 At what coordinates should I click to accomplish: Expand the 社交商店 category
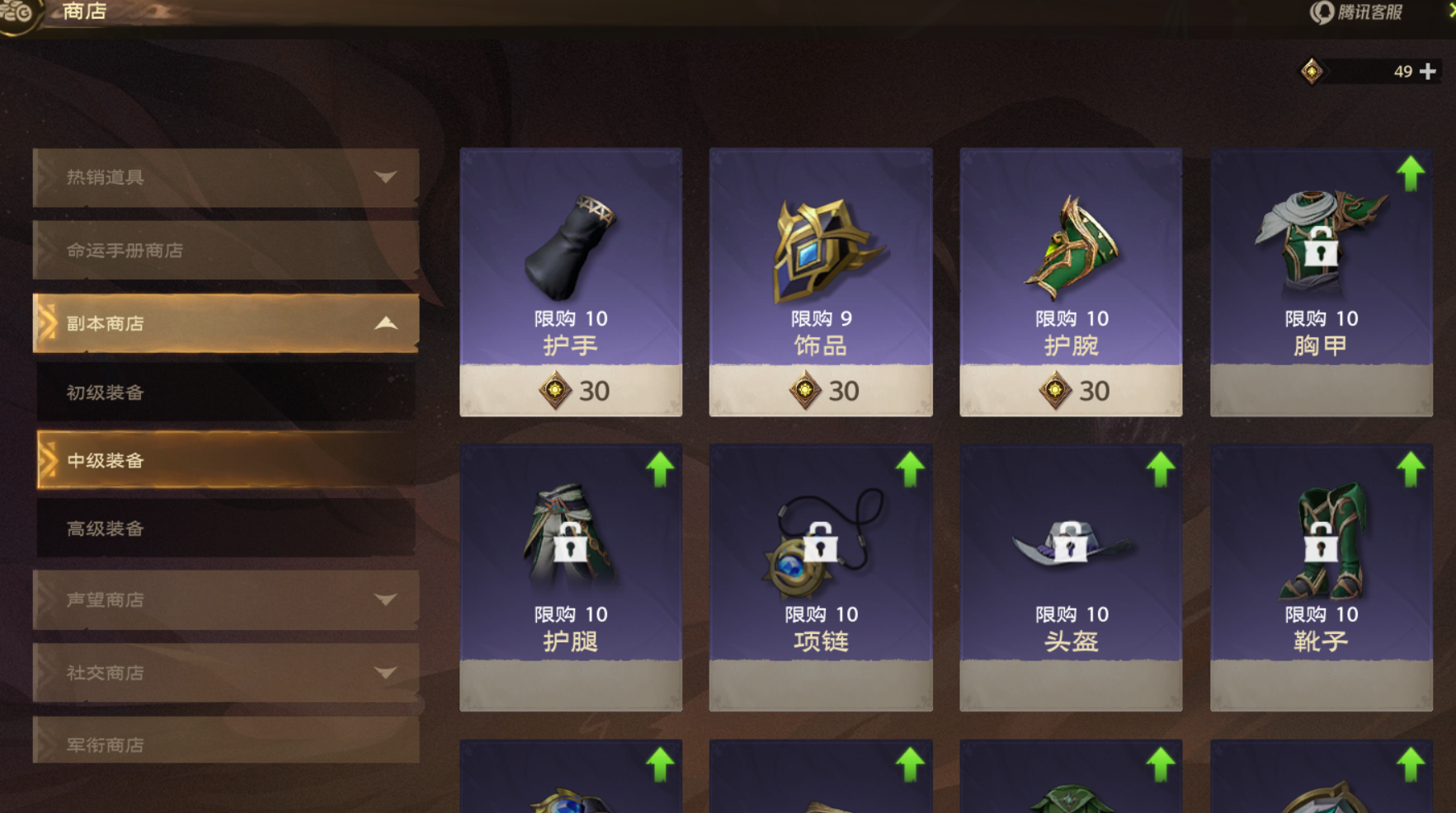click(225, 673)
